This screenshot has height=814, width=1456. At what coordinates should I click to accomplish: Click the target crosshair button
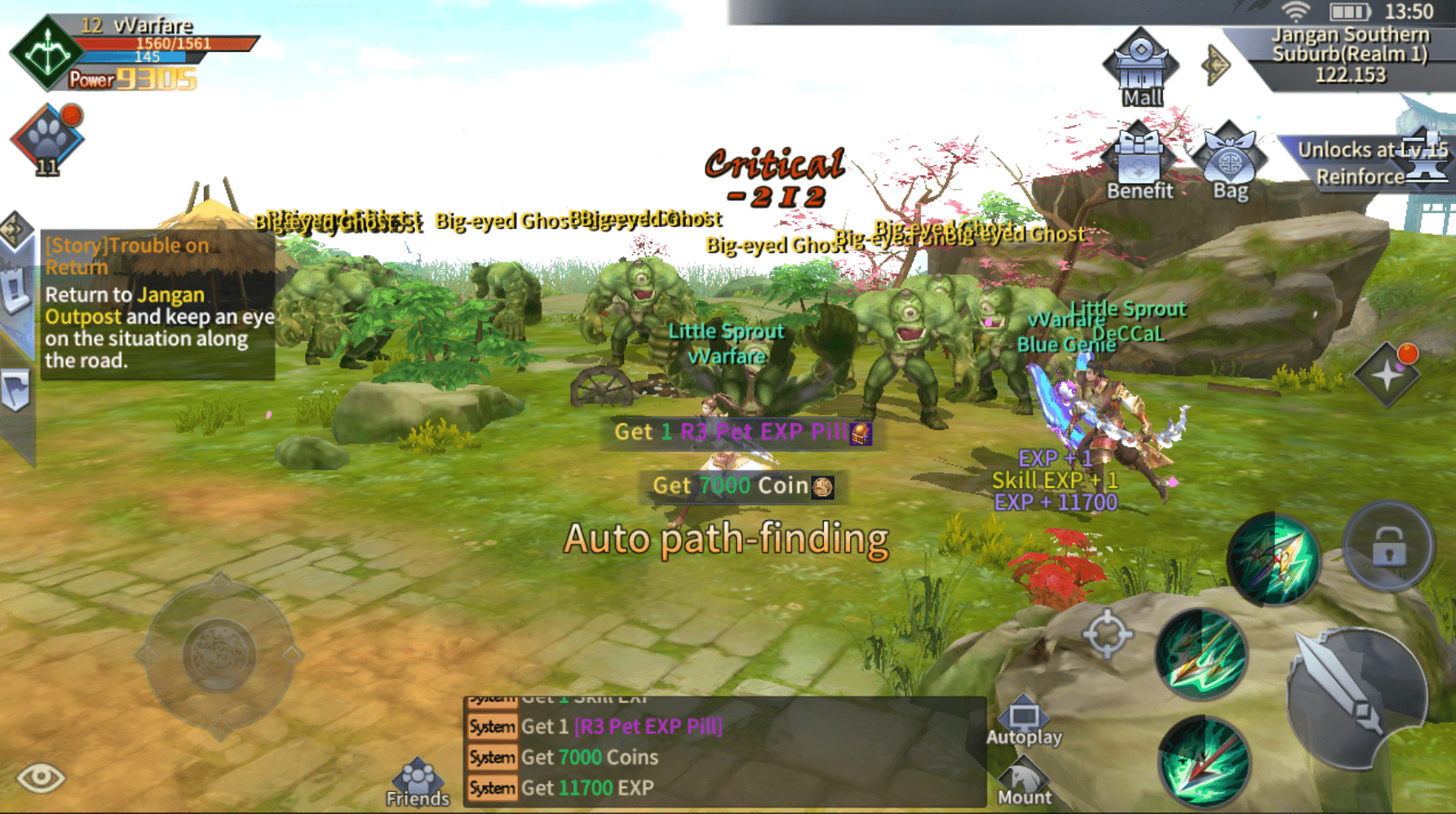point(1107,633)
